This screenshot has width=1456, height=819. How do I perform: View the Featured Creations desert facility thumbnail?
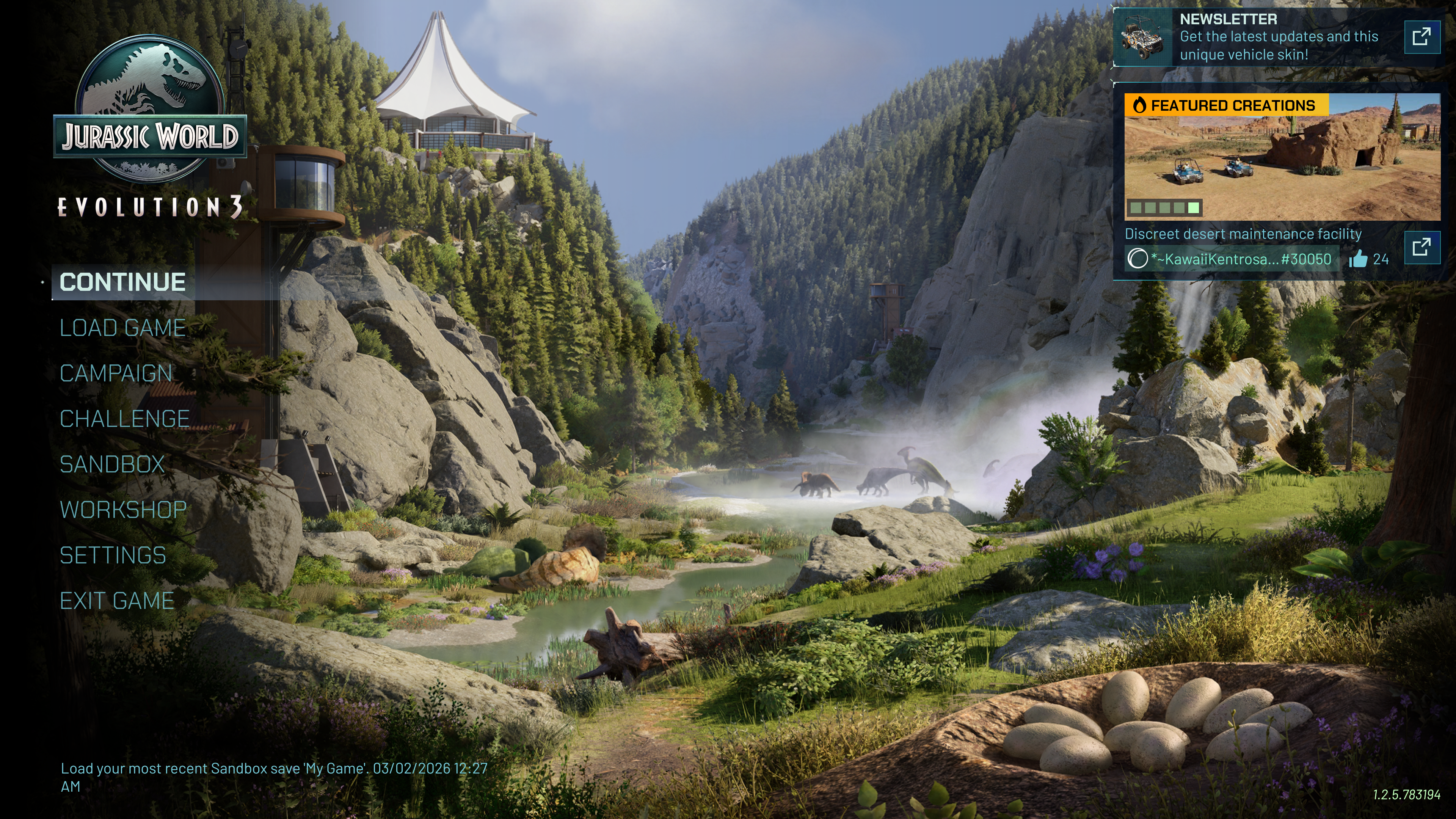coord(1282,157)
